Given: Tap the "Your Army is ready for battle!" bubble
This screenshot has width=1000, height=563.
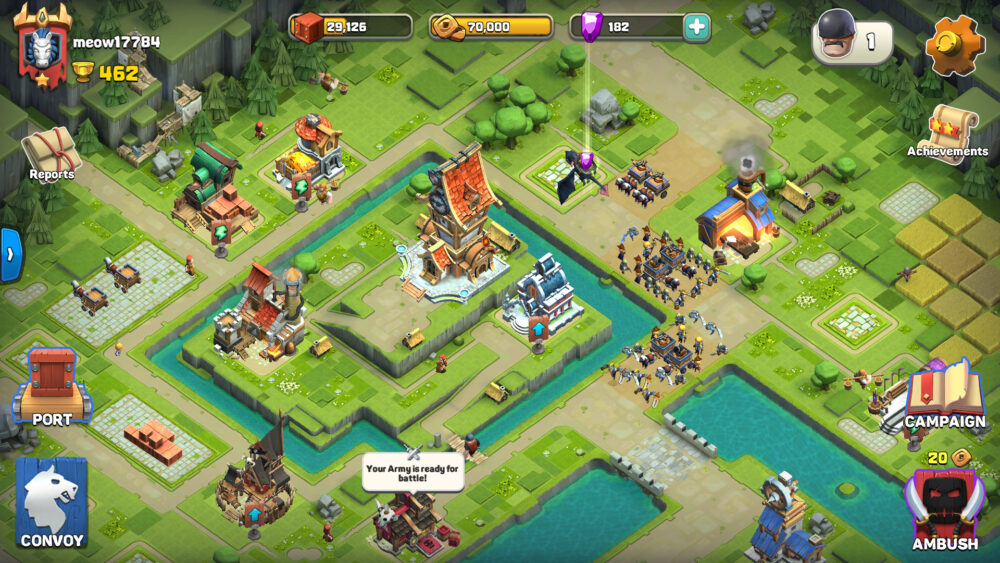Looking at the screenshot, I should click(x=413, y=472).
